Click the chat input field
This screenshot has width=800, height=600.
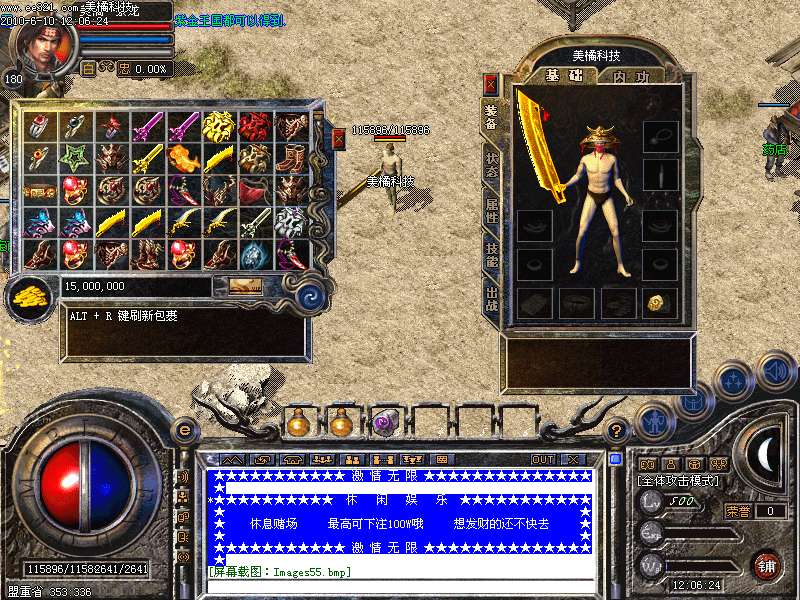400,585
